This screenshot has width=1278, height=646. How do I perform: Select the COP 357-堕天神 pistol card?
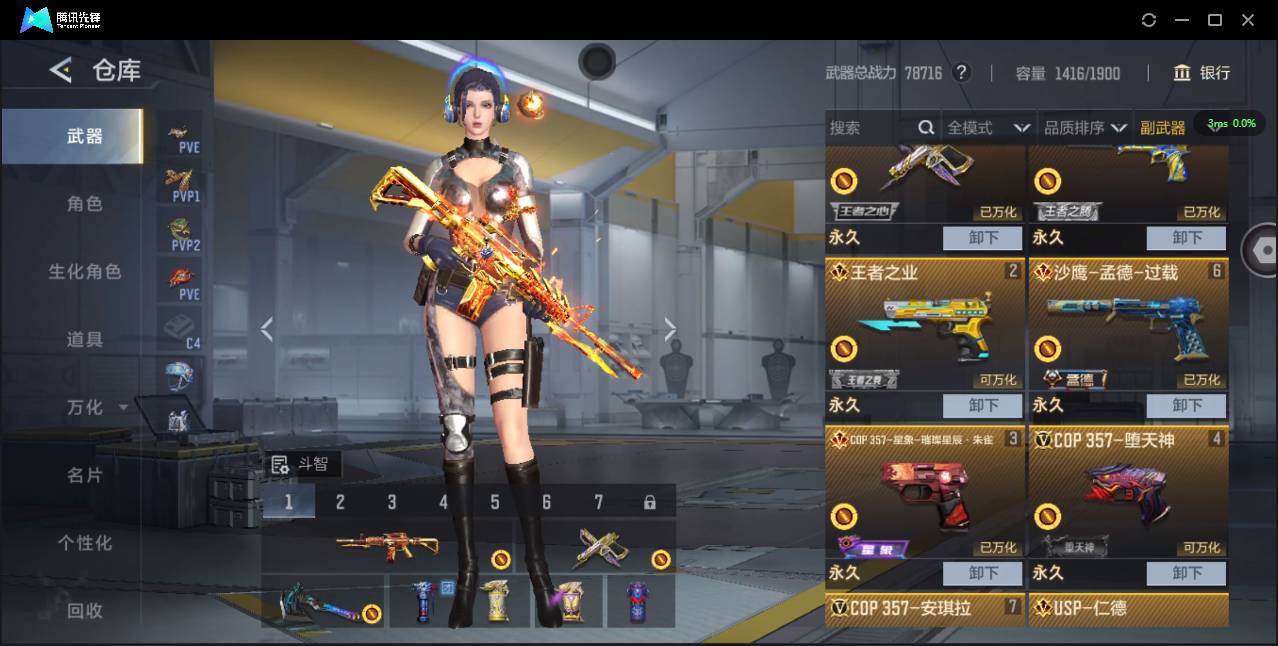point(1127,493)
